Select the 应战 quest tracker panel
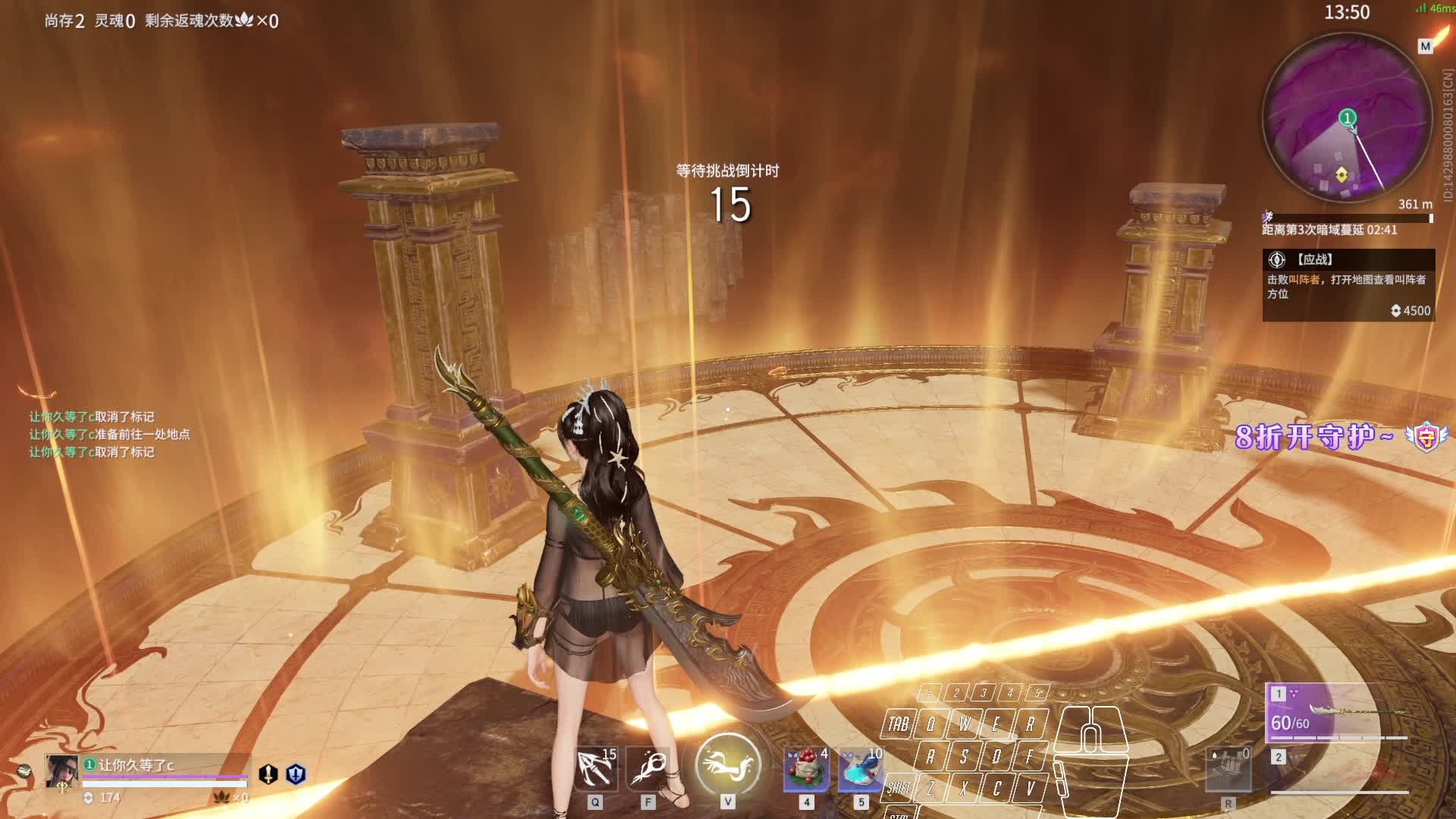This screenshot has height=819, width=1456. pos(1348,284)
